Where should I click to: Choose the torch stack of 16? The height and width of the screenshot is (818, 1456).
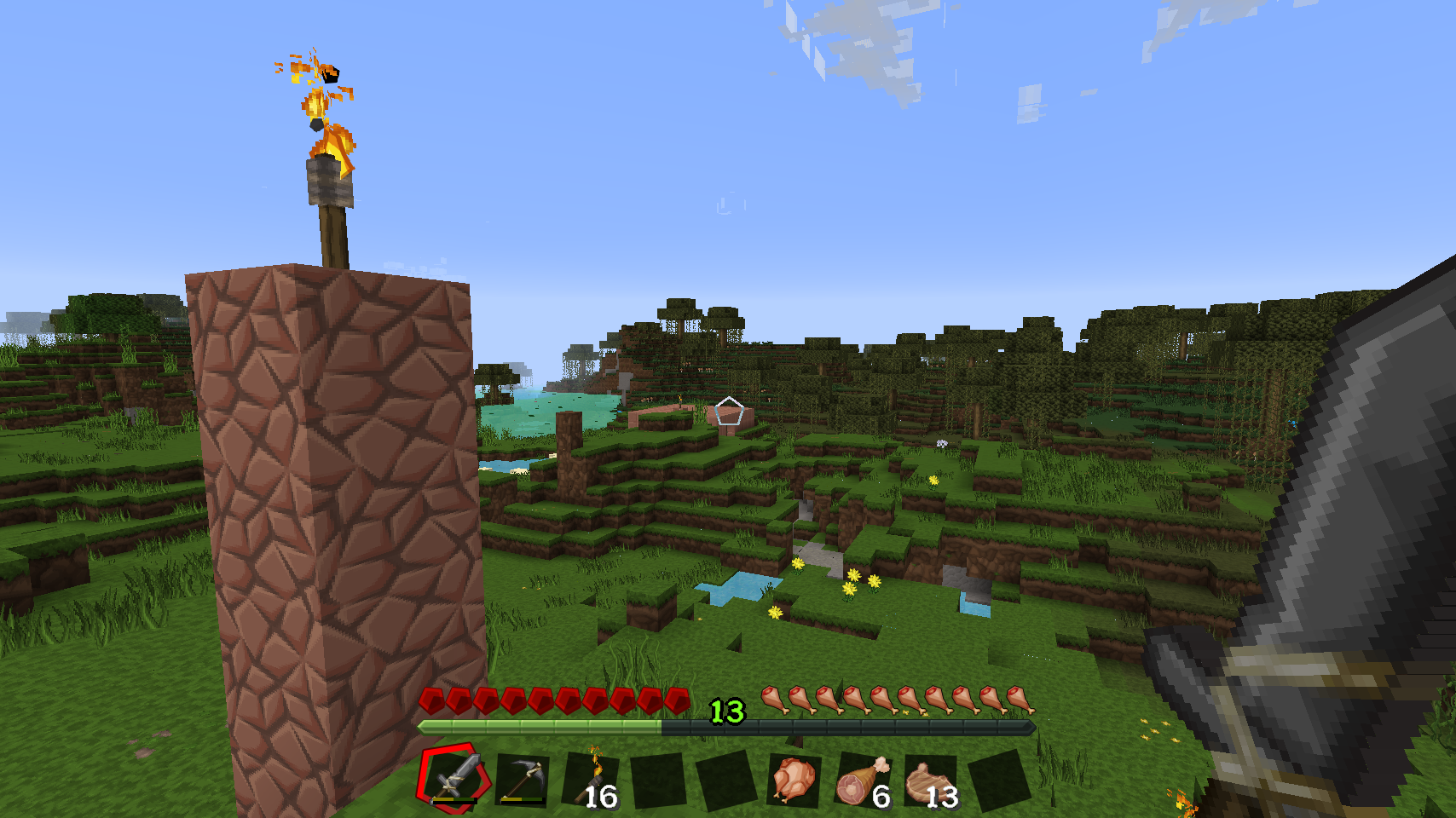pos(592,780)
